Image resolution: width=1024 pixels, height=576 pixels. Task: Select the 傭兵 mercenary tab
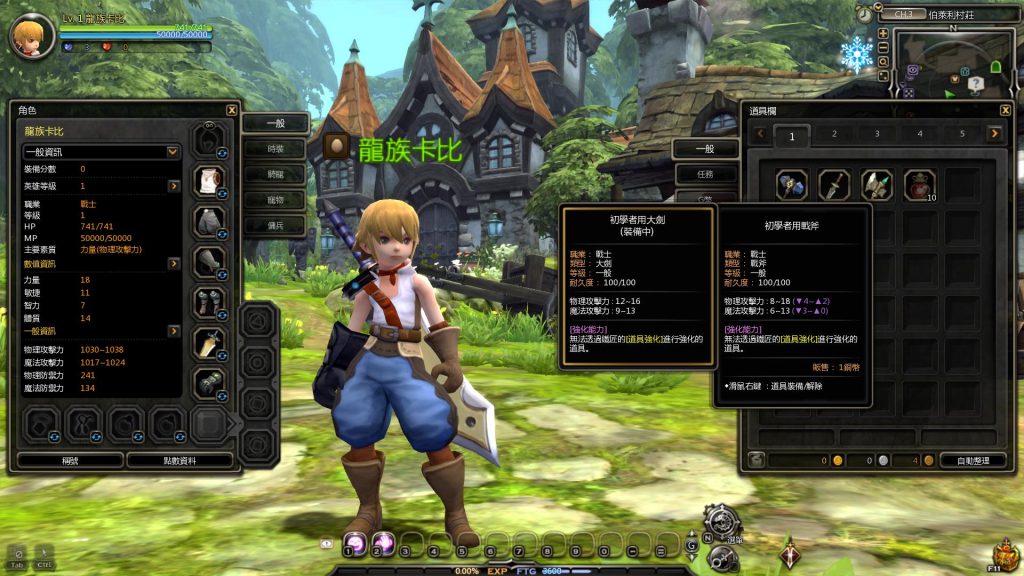coord(275,225)
